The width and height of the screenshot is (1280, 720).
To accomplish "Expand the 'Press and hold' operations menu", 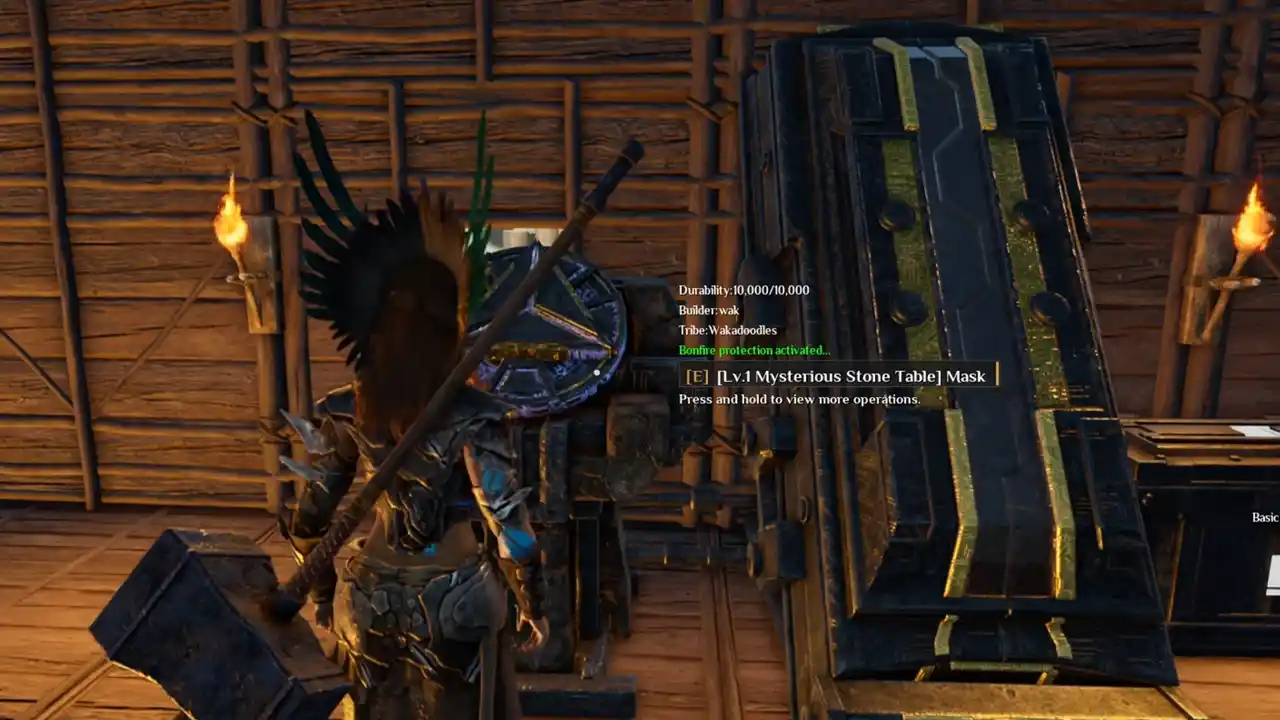I will (801, 399).
